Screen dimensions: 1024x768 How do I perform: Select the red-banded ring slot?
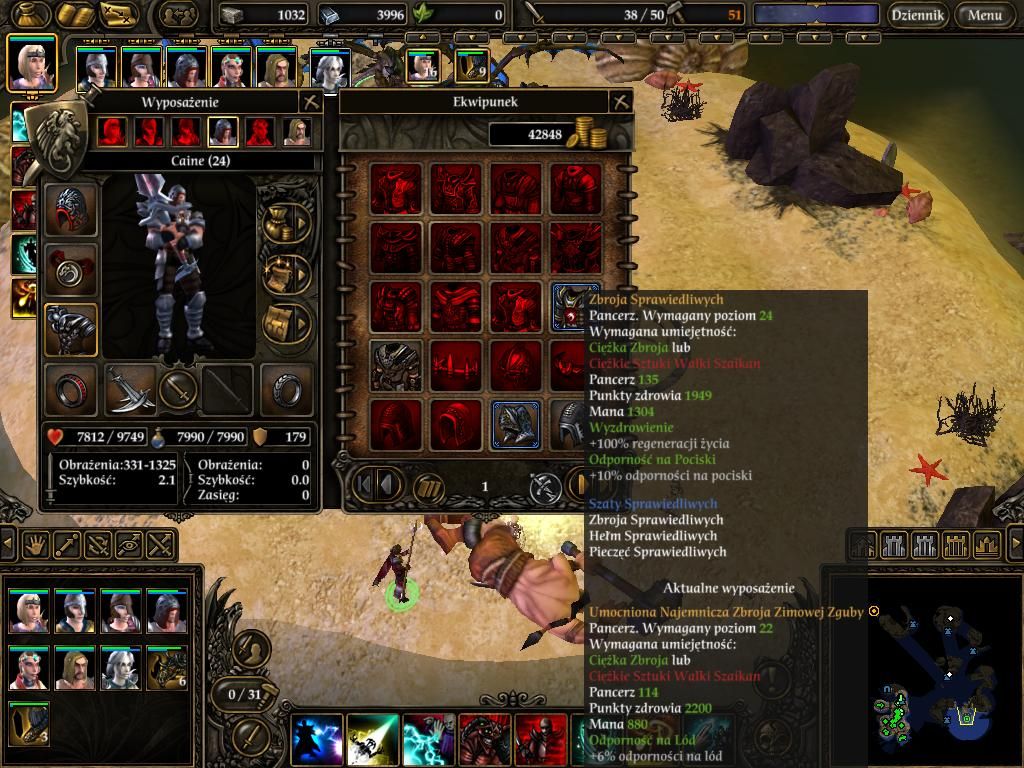click(x=71, y=389)
